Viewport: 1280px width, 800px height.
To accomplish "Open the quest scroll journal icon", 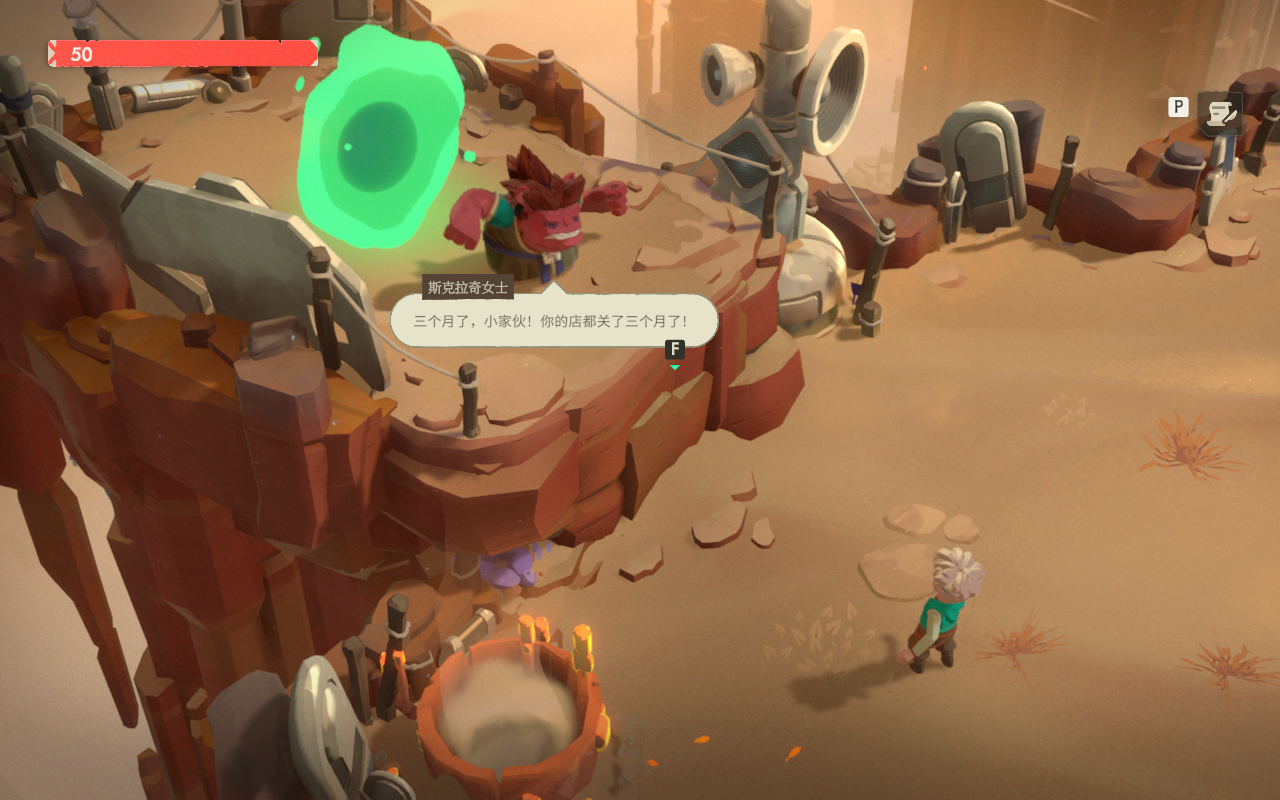I will [1221, 114].
